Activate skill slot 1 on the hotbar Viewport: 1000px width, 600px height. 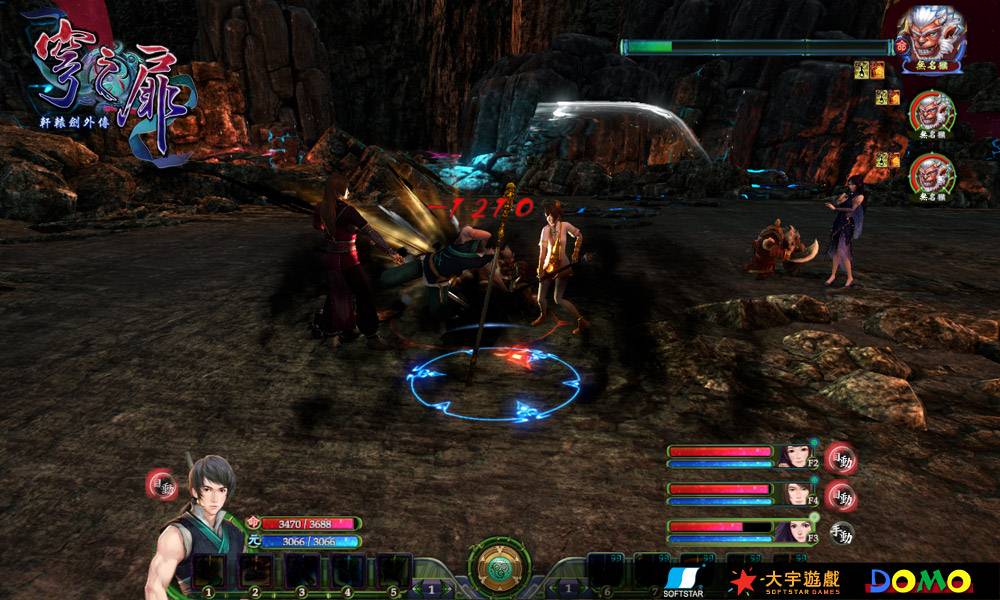209,571
